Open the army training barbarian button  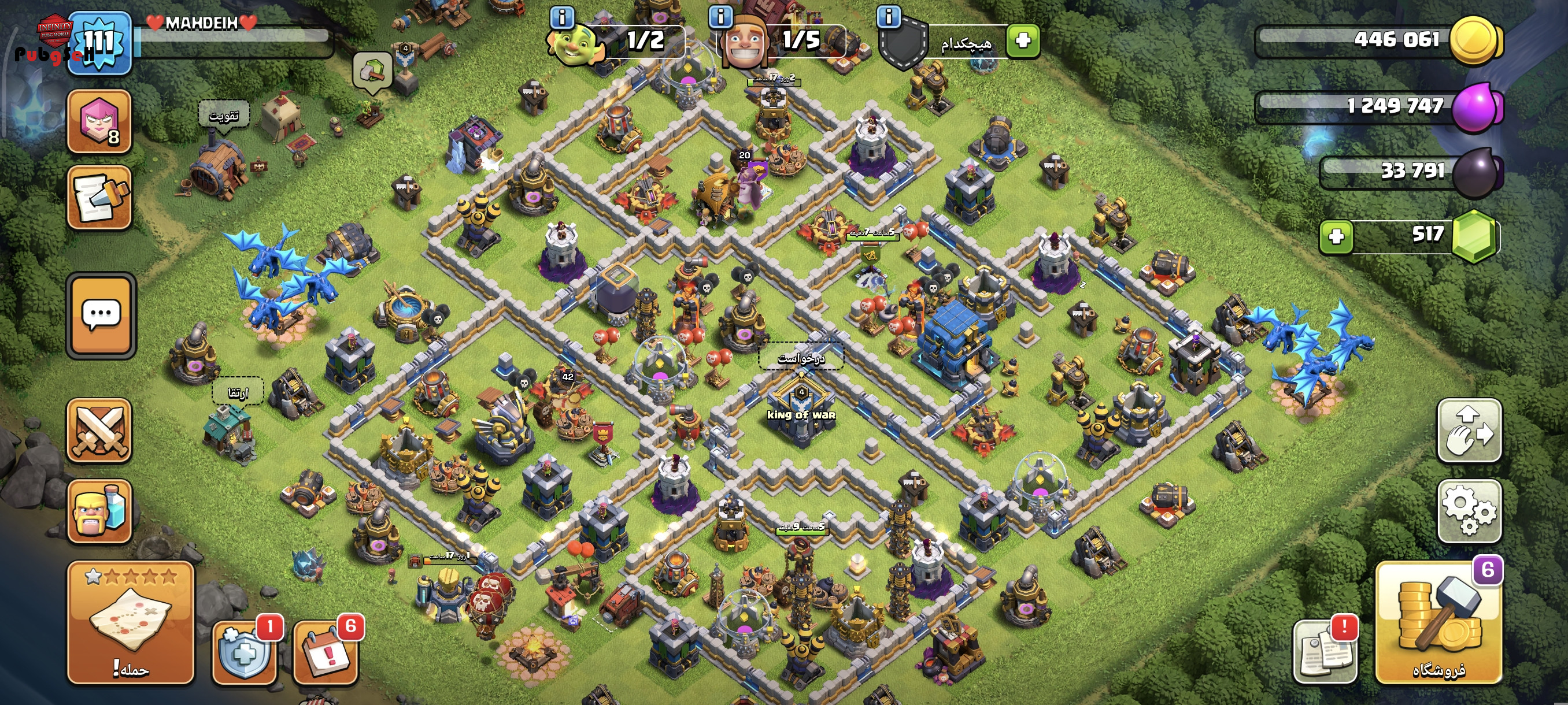point(99,510)
